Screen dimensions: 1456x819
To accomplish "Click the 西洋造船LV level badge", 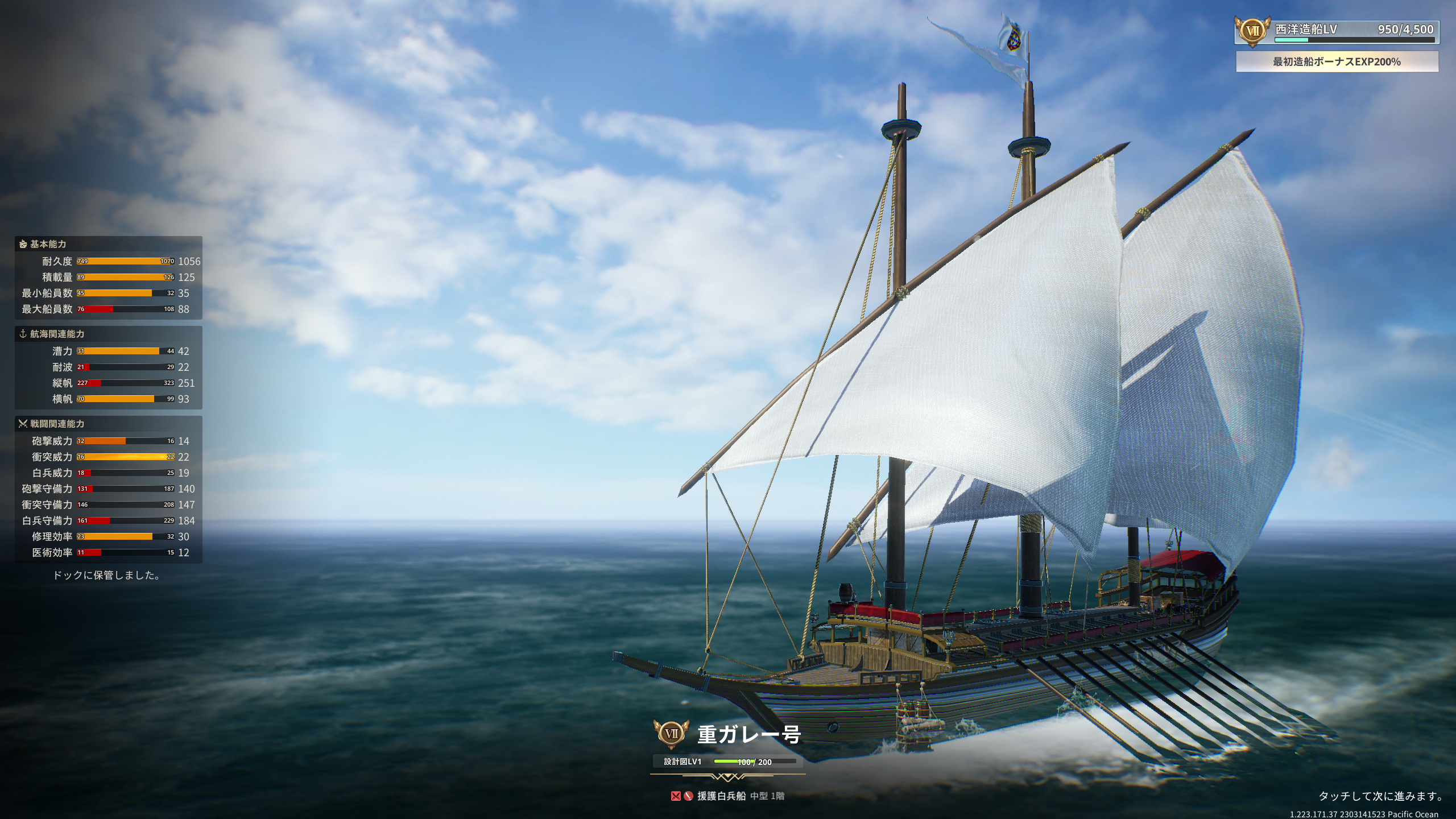I will coord(1252,31).
